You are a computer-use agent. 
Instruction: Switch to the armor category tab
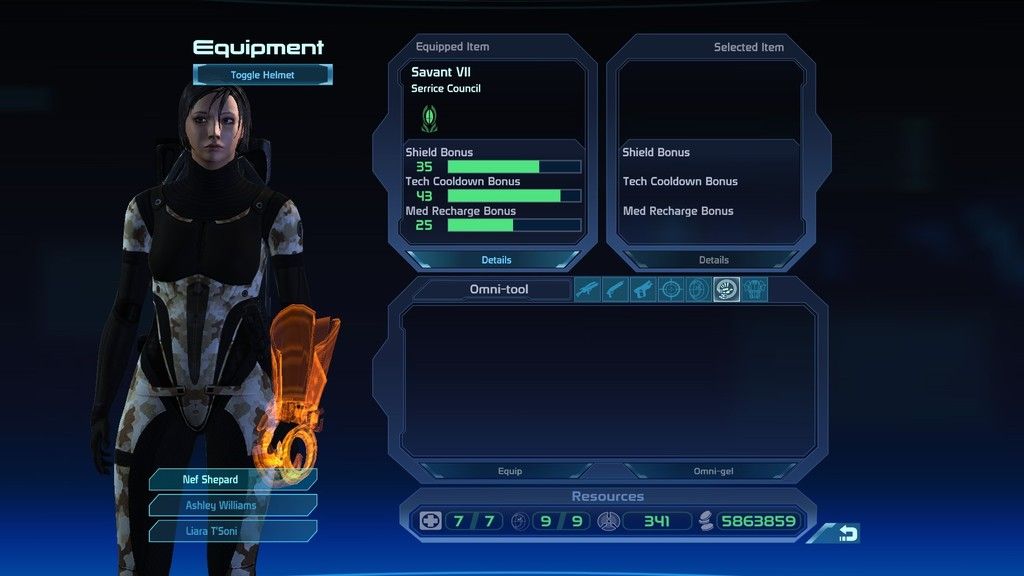coord(755,290)
